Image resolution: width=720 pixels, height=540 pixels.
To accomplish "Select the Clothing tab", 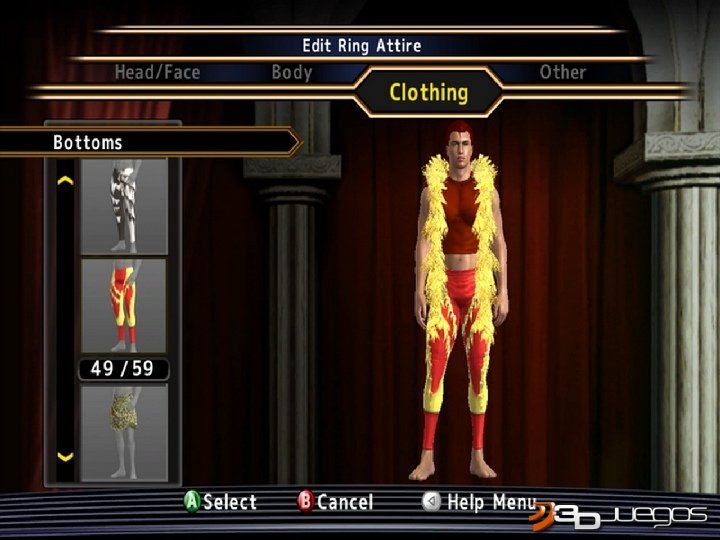I will [x=428, y=93].
